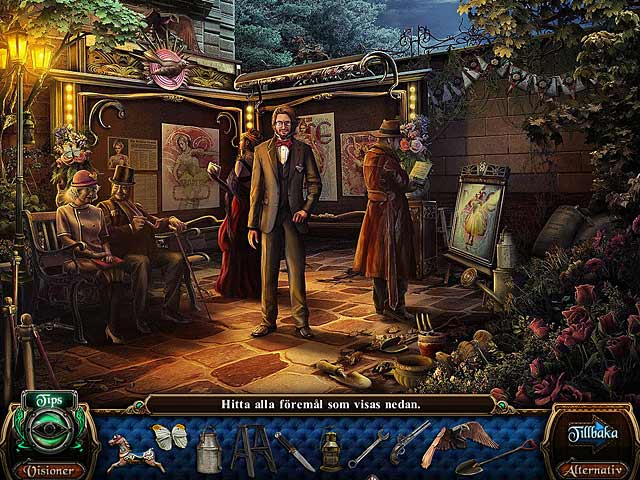
Task: Pick the flintlock pistol item
Action: pos(410,440)
